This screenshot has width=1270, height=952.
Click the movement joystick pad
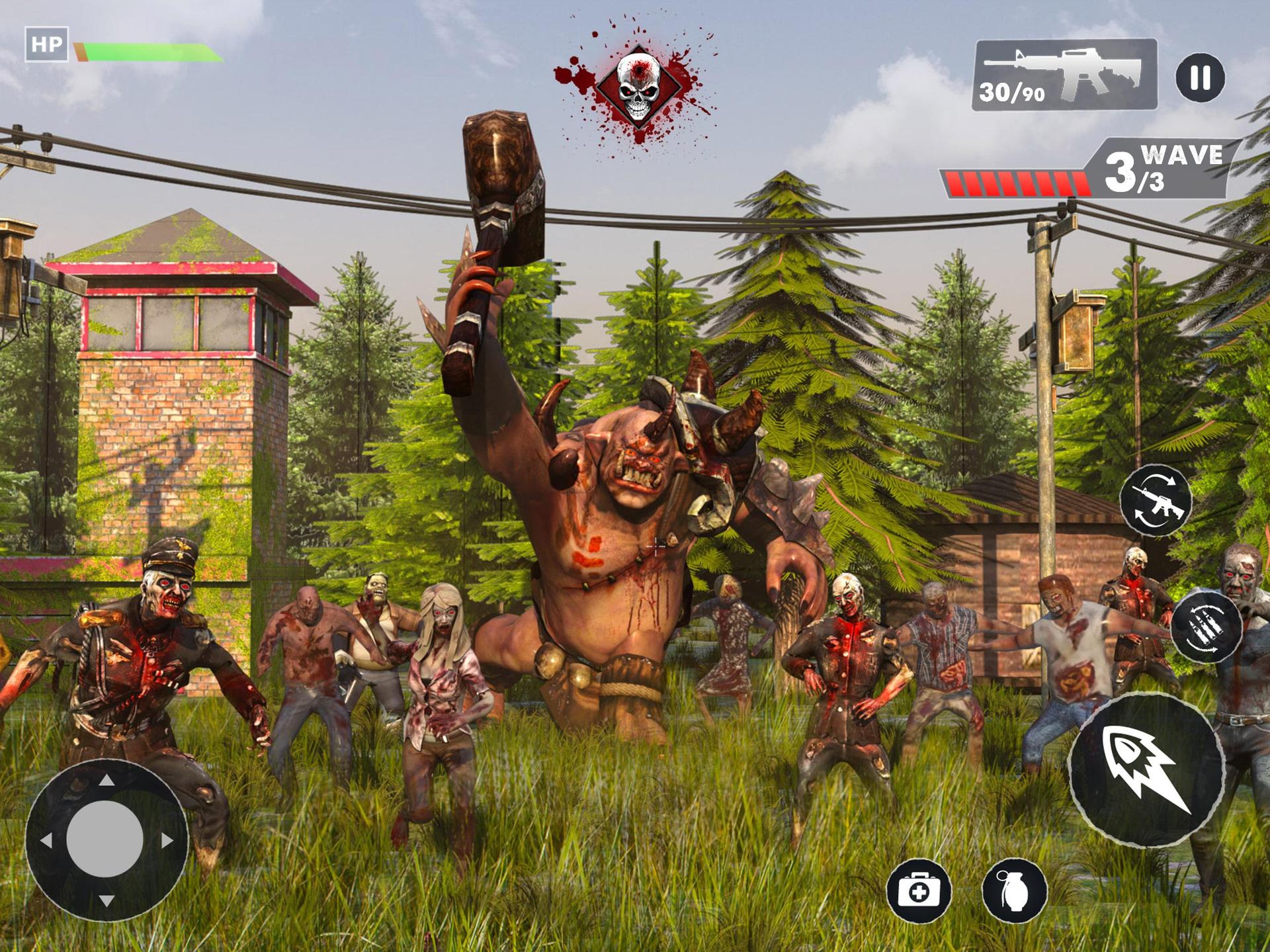[106, 840]
